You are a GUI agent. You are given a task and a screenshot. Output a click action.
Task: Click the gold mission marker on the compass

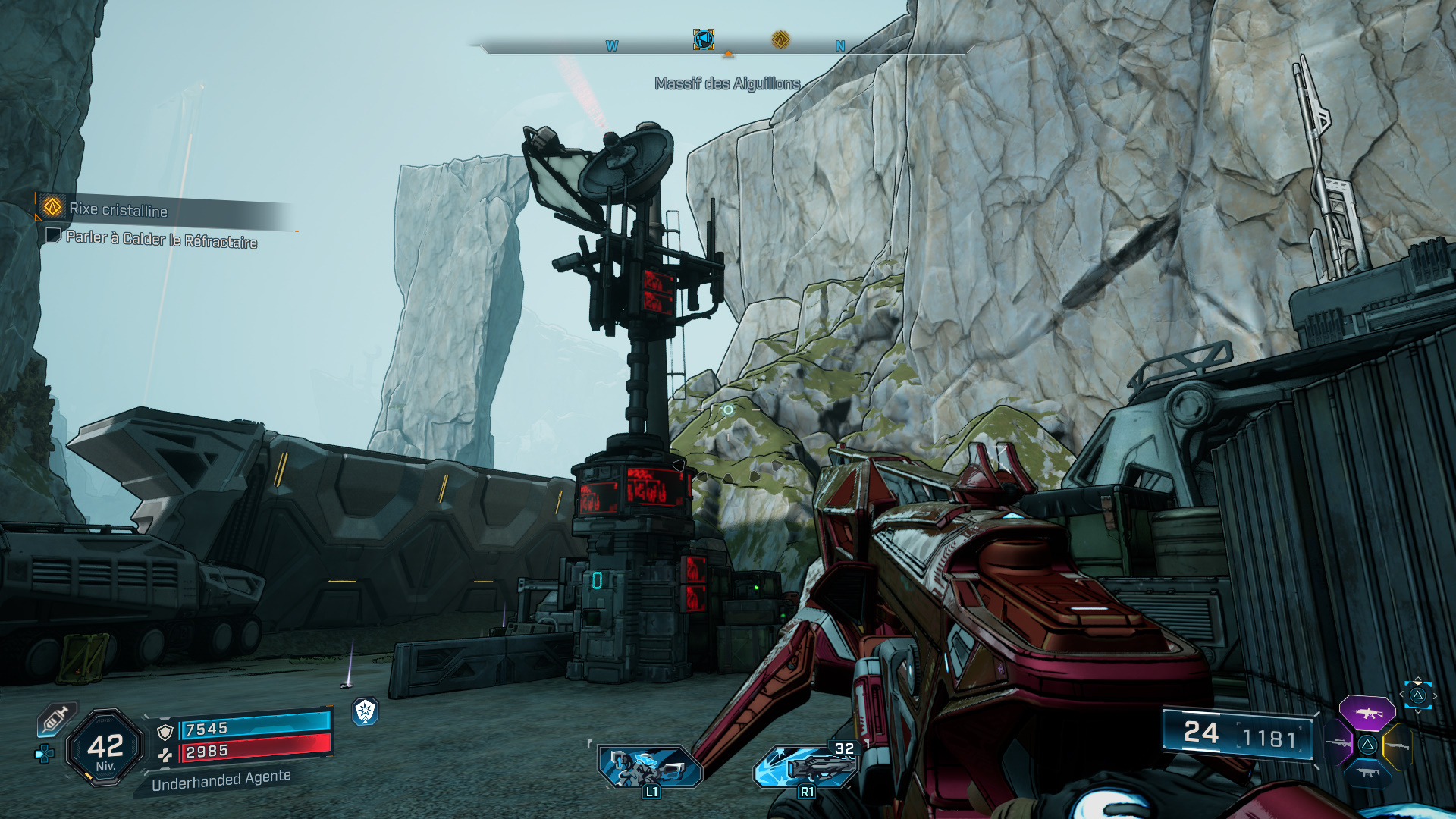coord(781,40)
